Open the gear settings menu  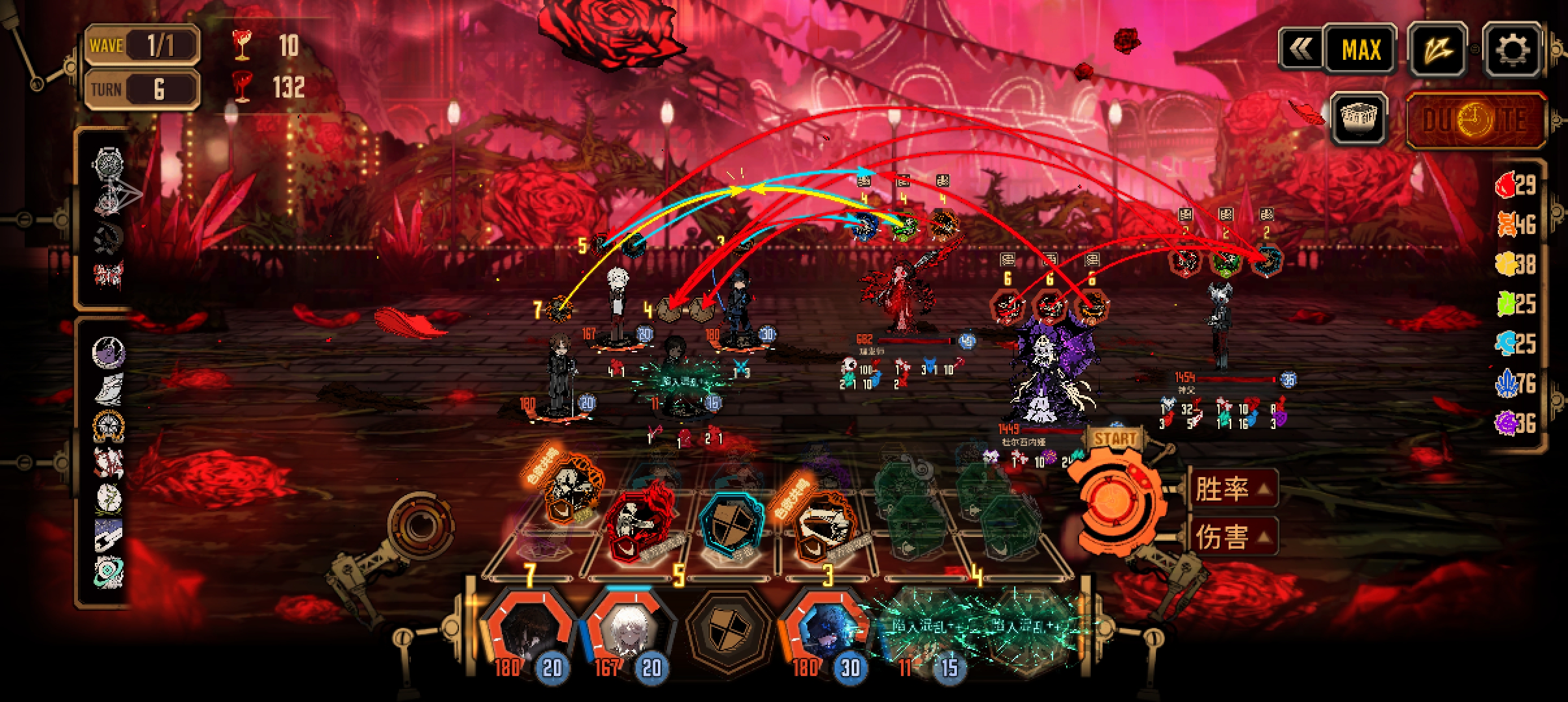1512,49
